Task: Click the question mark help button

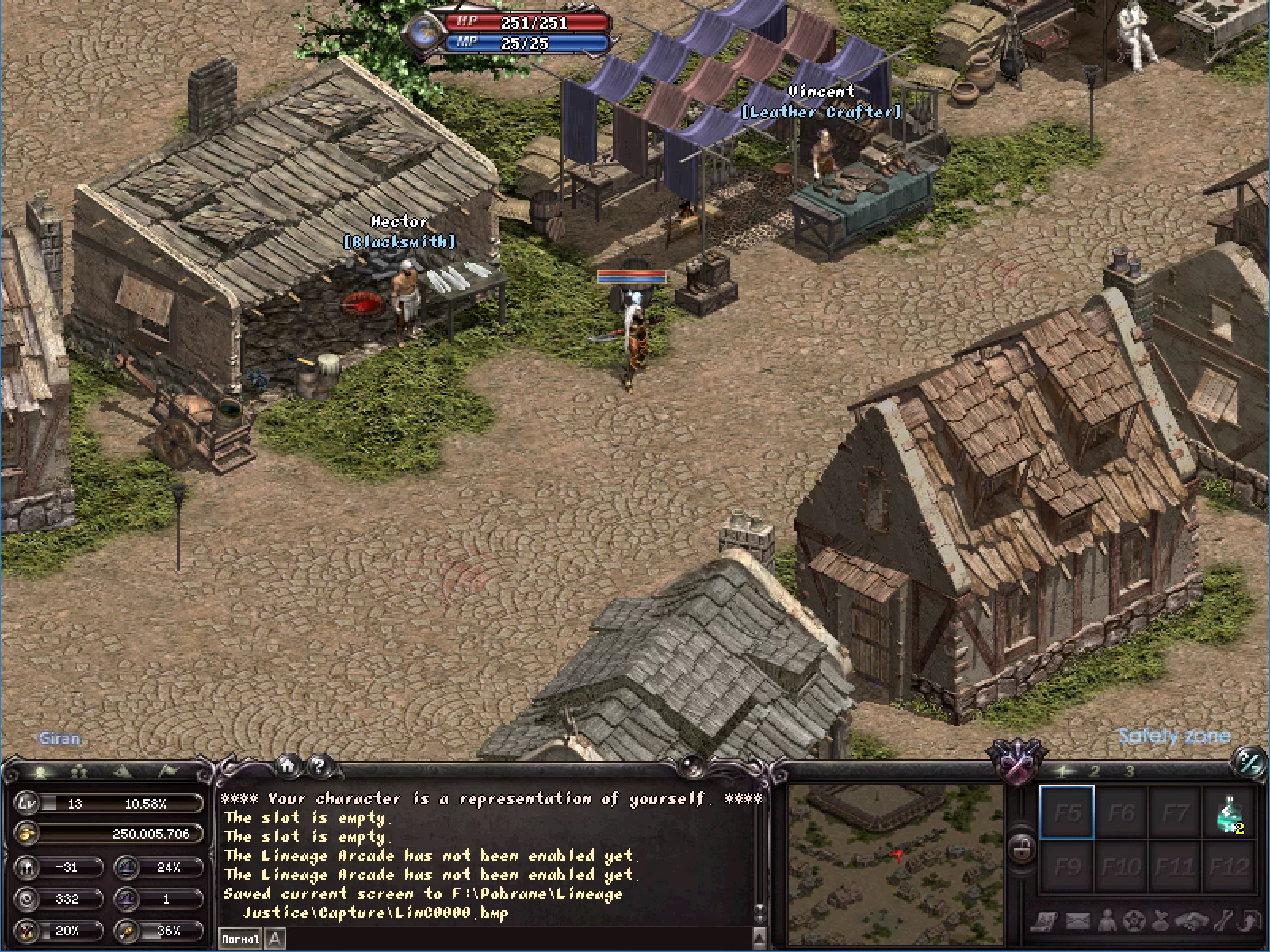Action: tap(319, 765)
